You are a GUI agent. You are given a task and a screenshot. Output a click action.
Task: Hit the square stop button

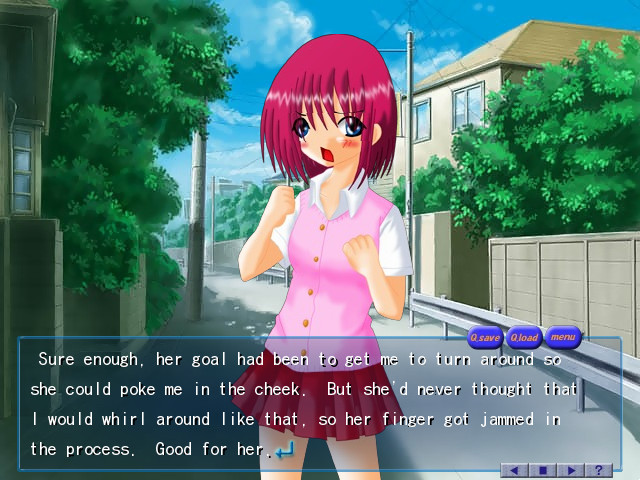tap(543, 469)
